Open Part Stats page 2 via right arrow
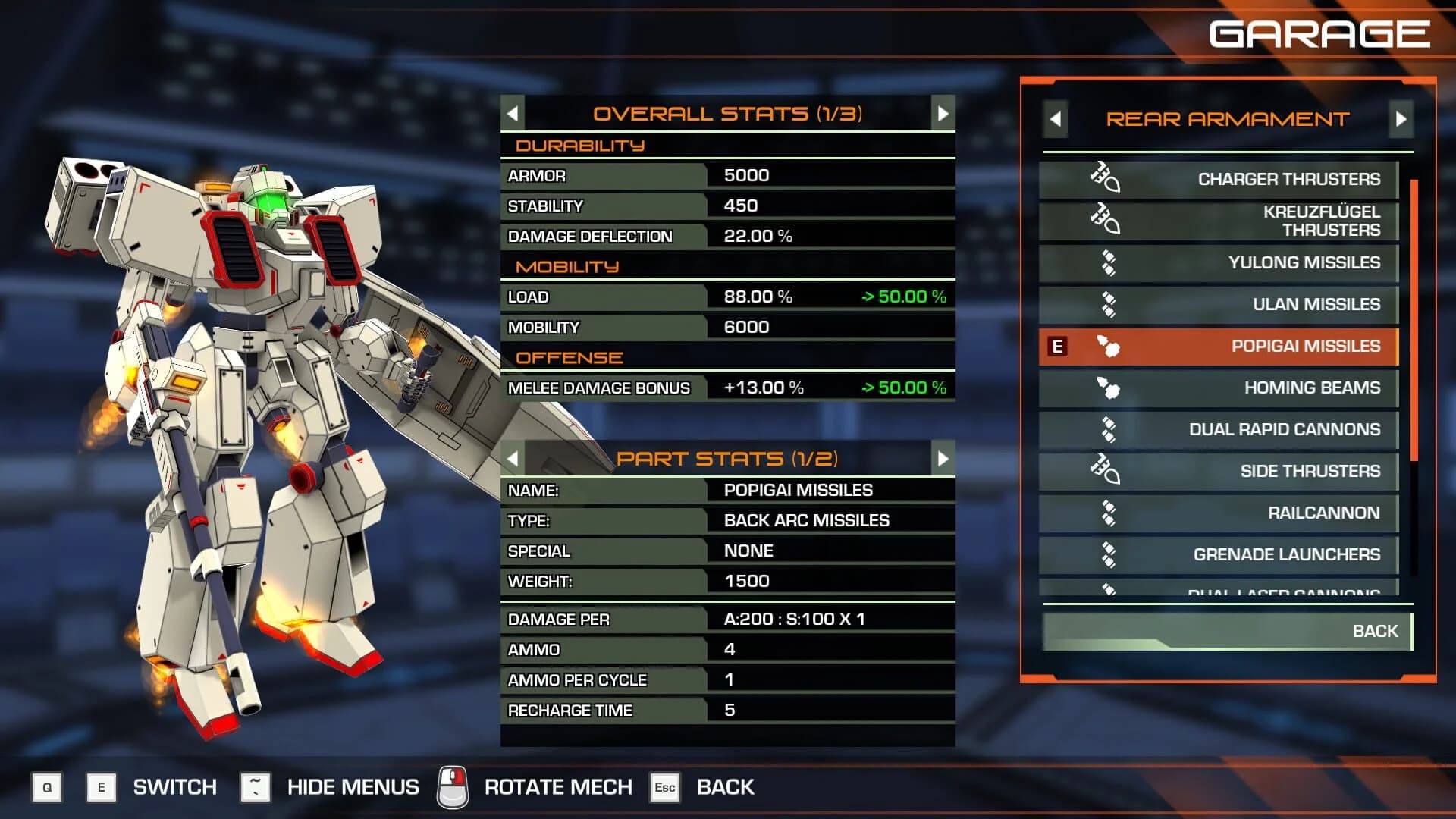This screenshot has width=1456, height=819. pos(942,457)
